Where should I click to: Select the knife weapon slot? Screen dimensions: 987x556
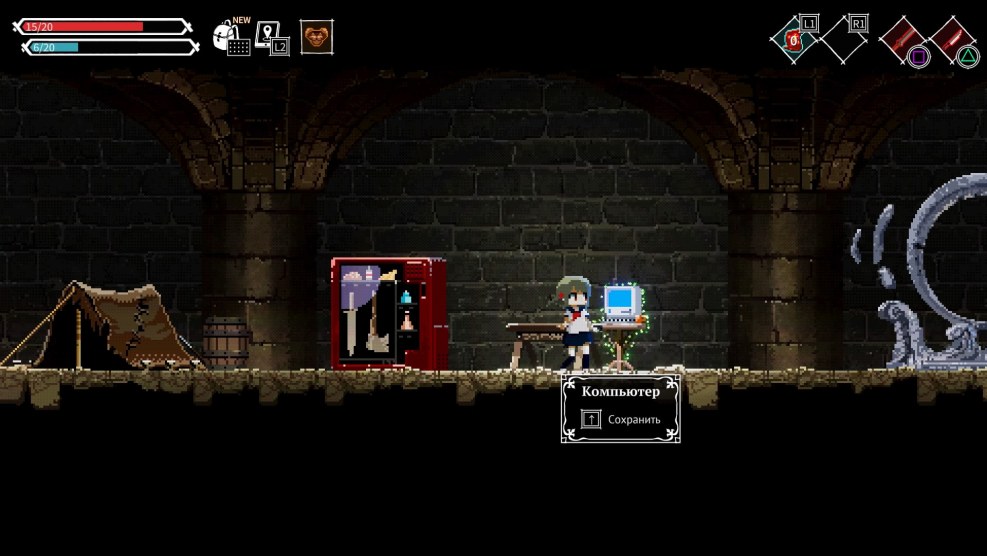point(952,40)
